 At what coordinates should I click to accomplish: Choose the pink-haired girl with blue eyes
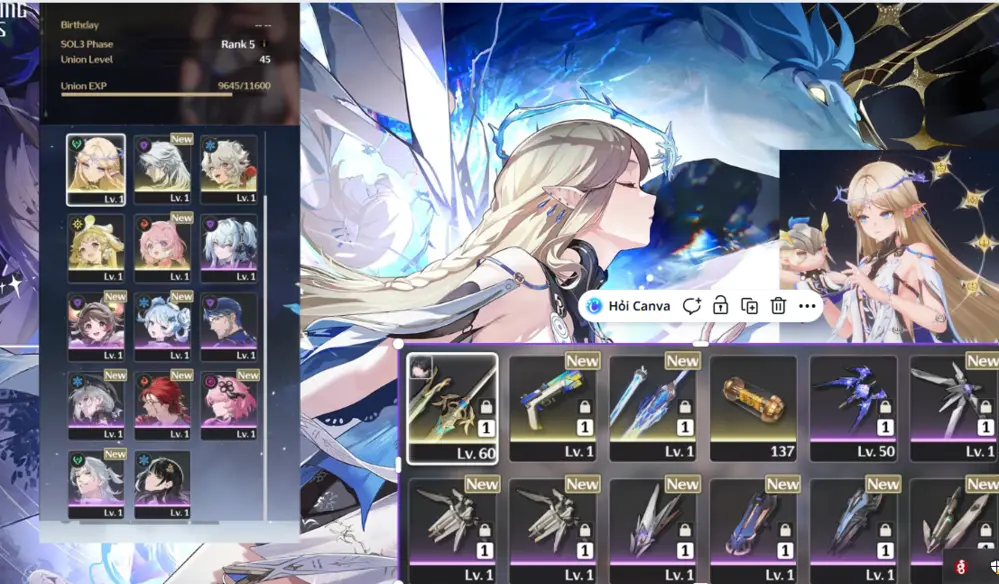tap(162, 244)
